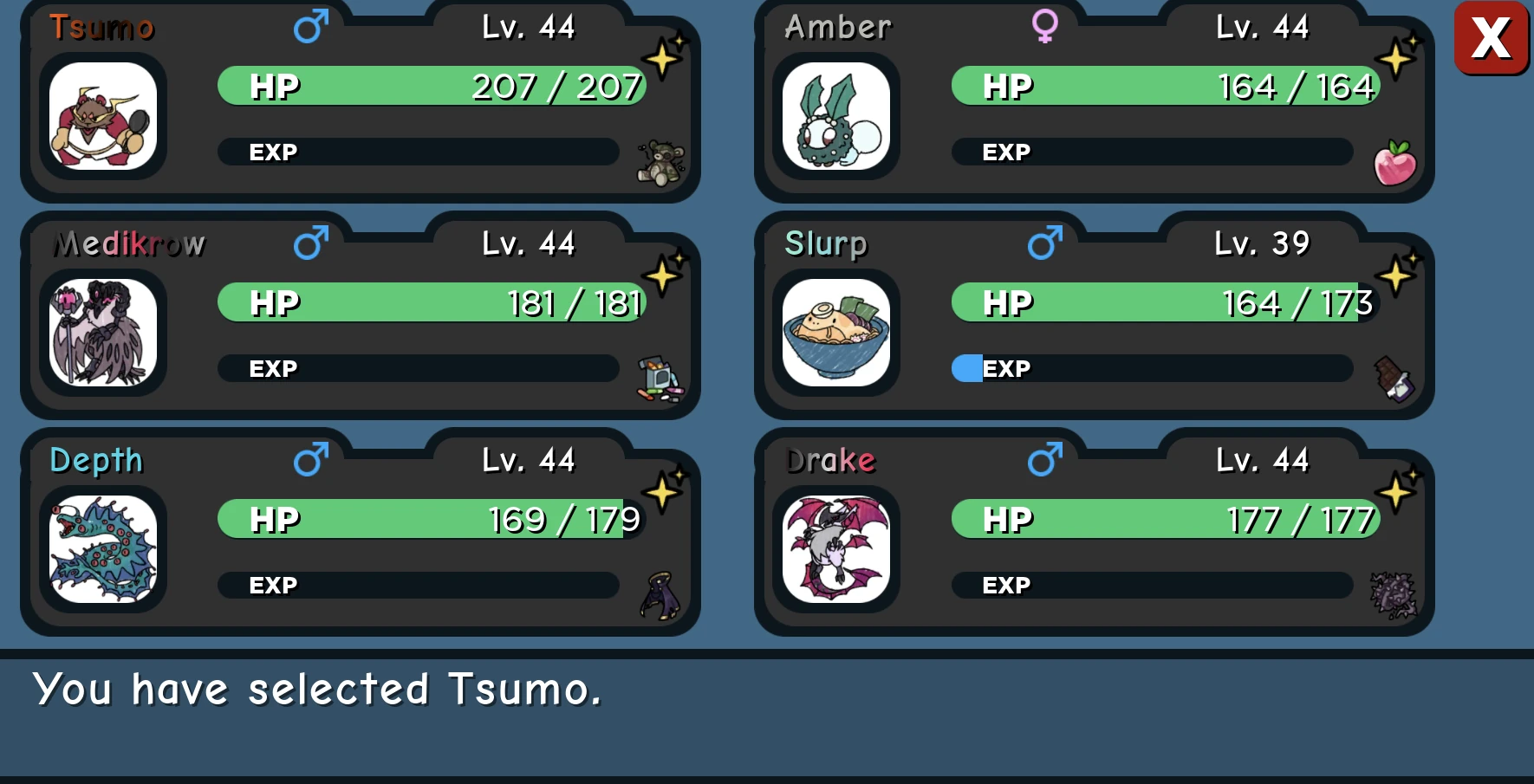Click the Lv. 39 label on Slurp's card
Image resolution: width=1534 pixels, height=784 pixels.
coord(1261,243)
